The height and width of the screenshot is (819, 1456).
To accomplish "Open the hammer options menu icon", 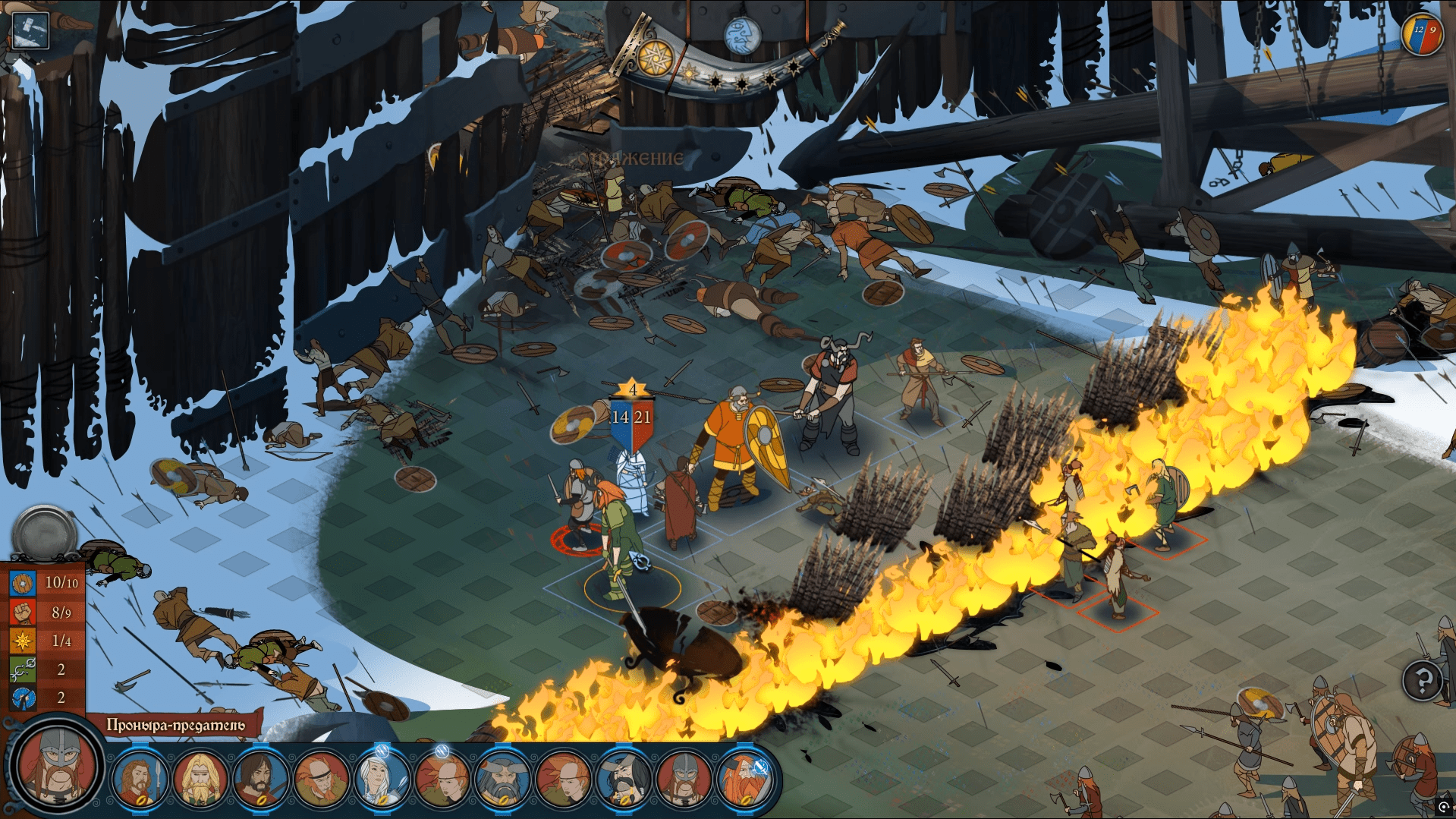I will point(29,30).
